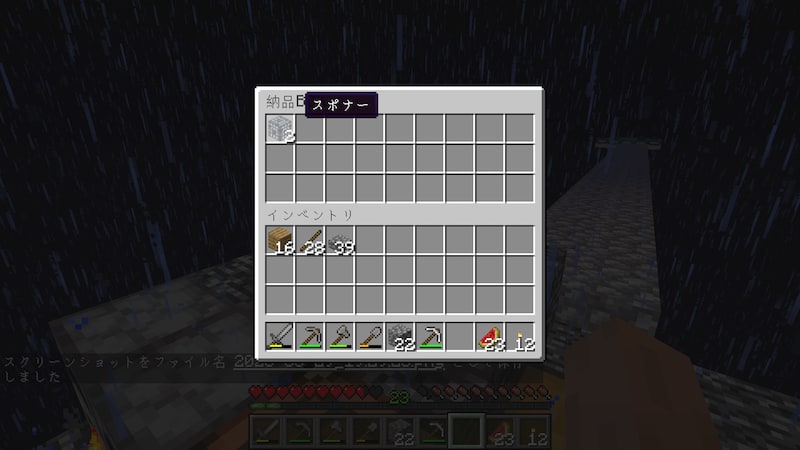
Task: Select the 23 melon slices
Action: (x=490, y=337)
